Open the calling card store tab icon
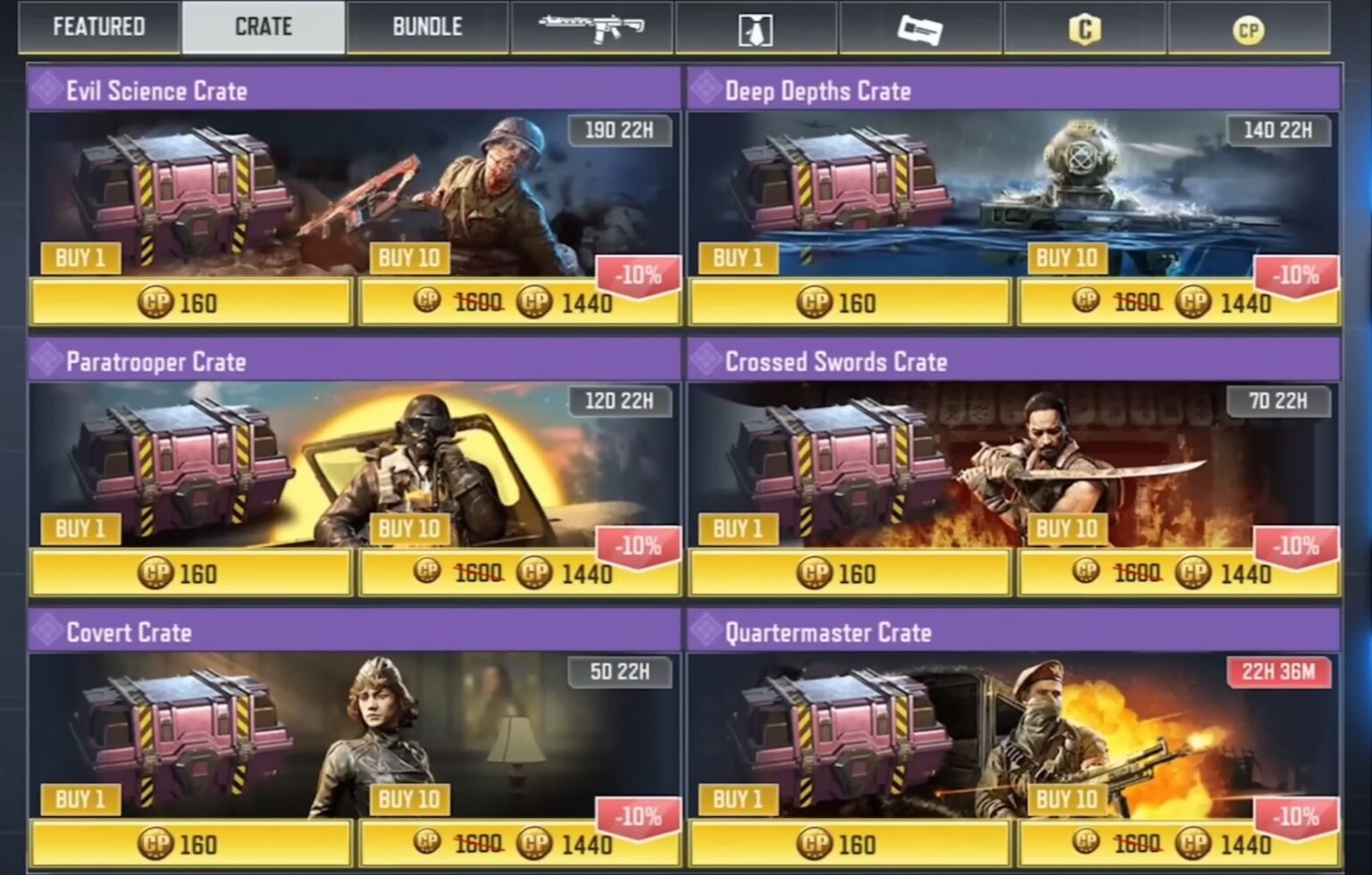 click(920, 28)
